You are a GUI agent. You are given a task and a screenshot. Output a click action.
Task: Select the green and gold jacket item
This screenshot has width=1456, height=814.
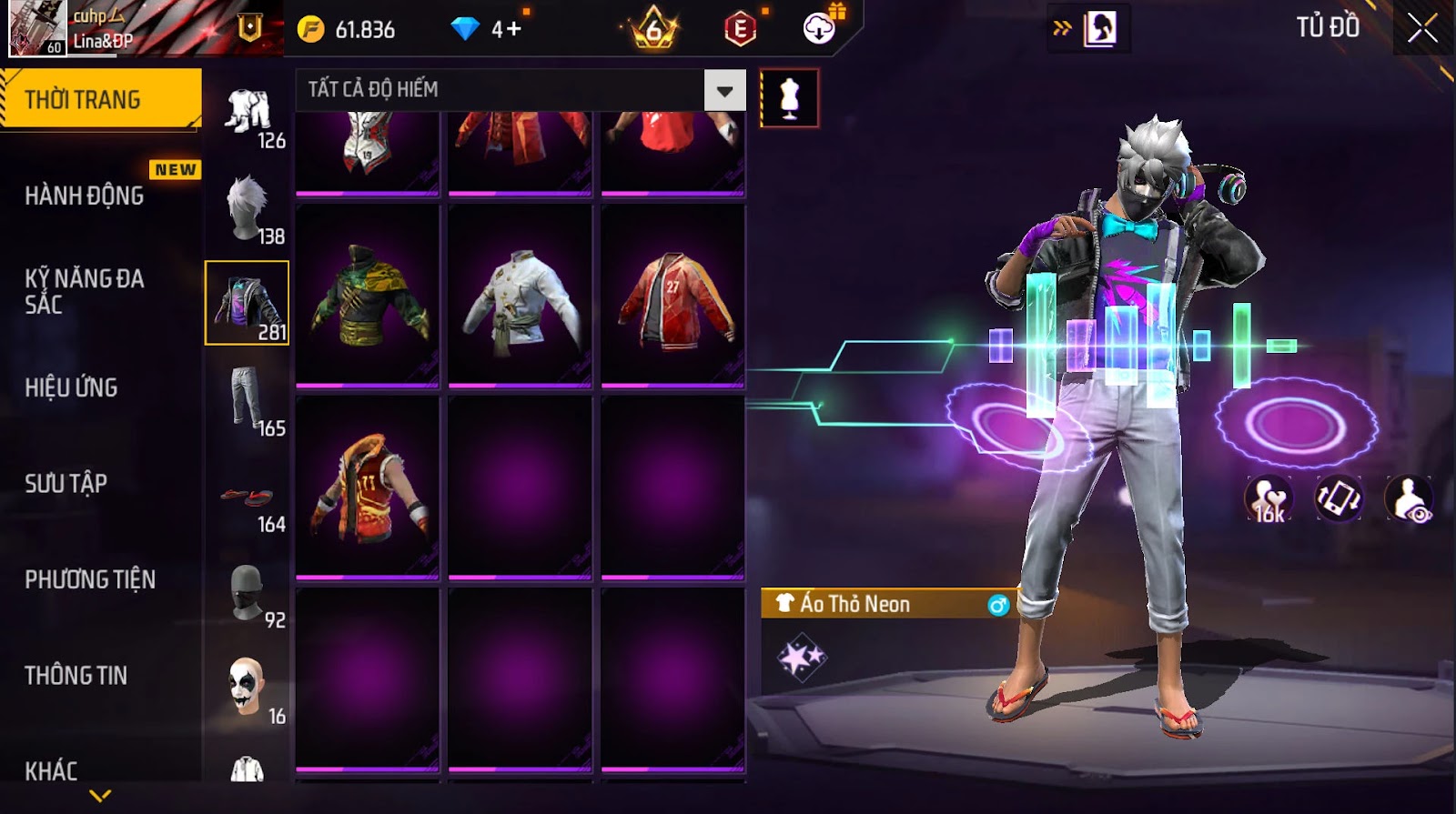(x=368, y=296)
